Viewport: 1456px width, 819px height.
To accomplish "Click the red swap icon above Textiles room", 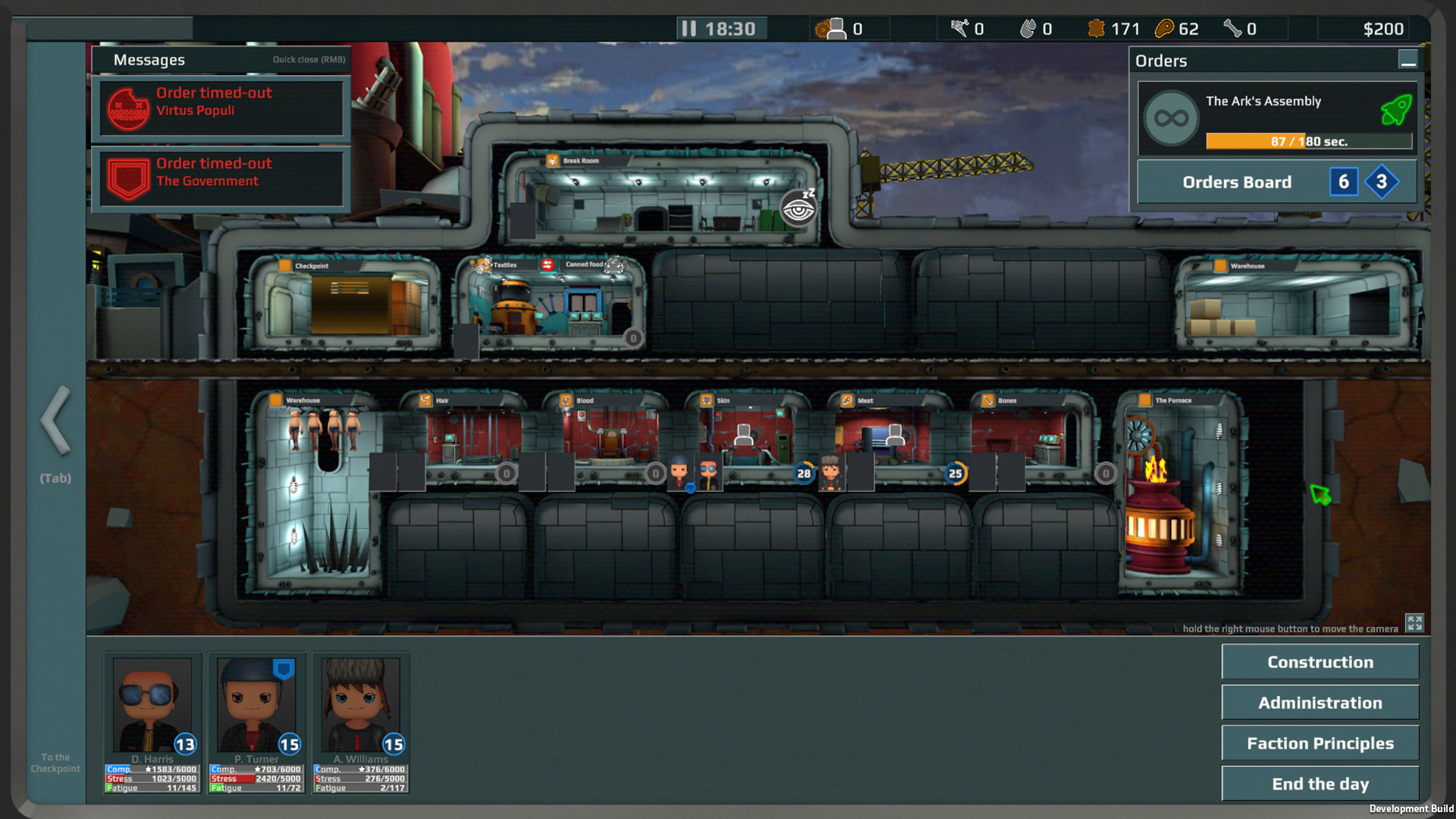I will [548, 265].
